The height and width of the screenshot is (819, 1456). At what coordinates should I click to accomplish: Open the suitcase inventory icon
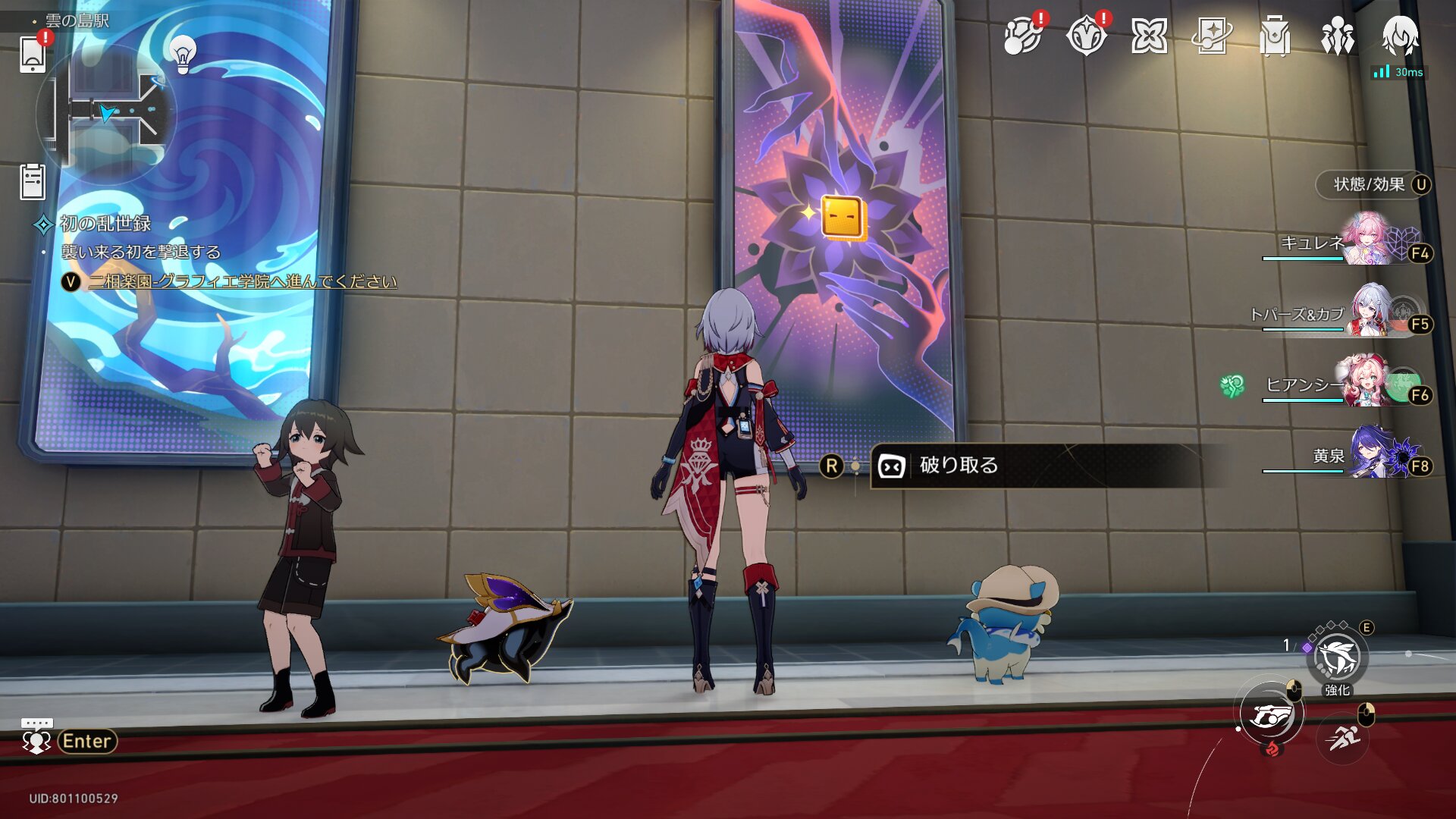coord(1275,36)
